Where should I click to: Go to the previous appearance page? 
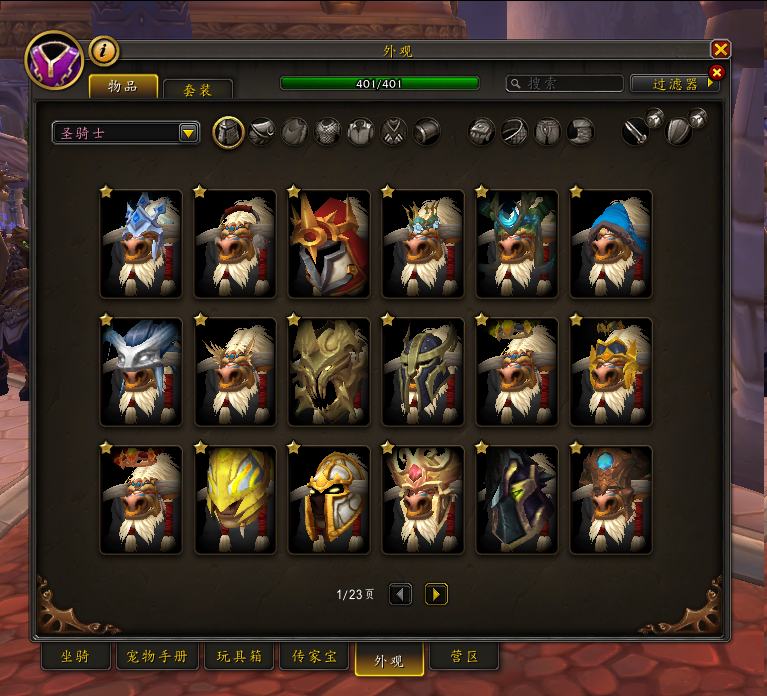tap(400, 595)
